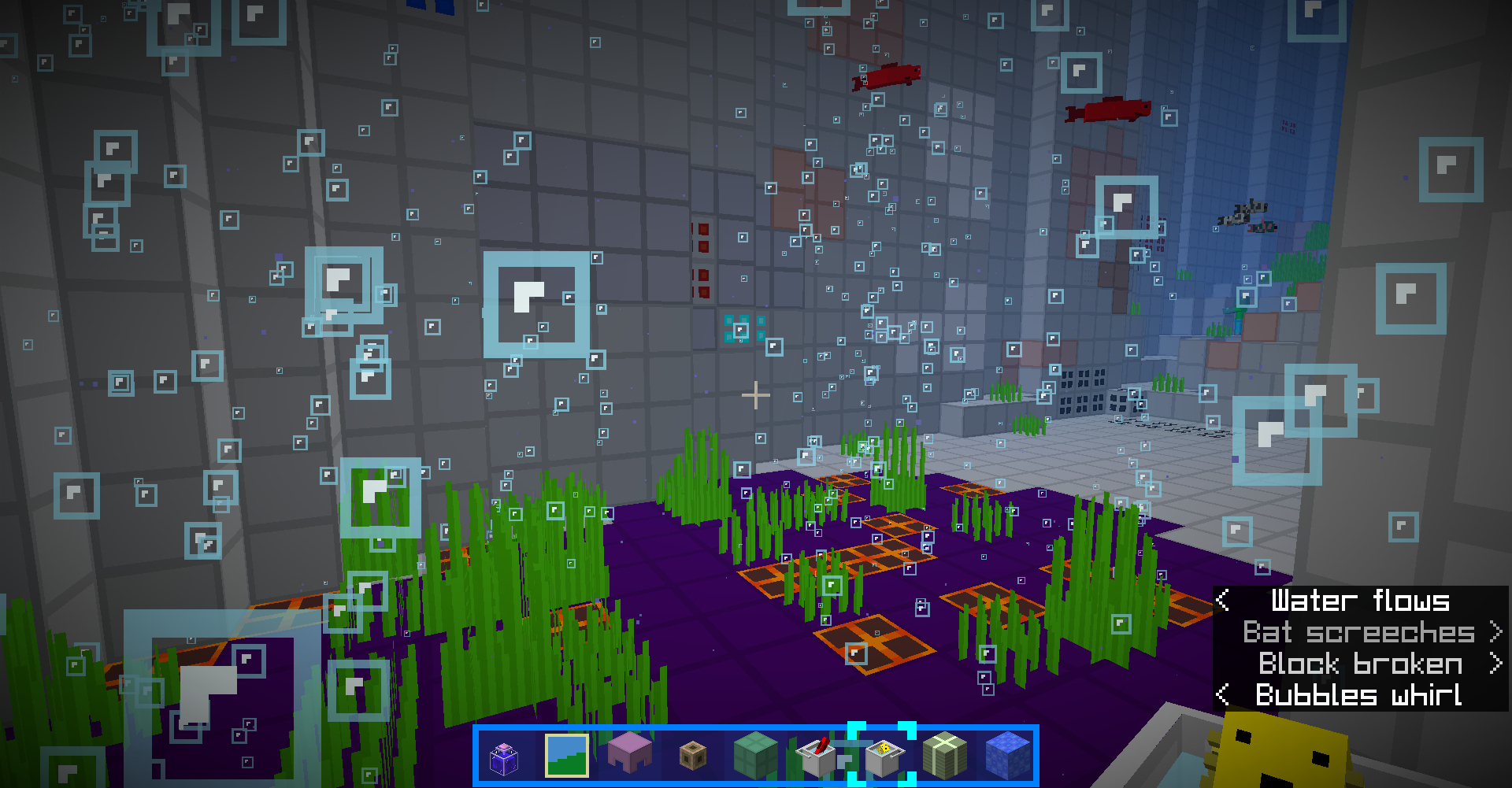Select the painting item in the hotbar
The image size is (1512, 788).
click(x=567, y=756)
